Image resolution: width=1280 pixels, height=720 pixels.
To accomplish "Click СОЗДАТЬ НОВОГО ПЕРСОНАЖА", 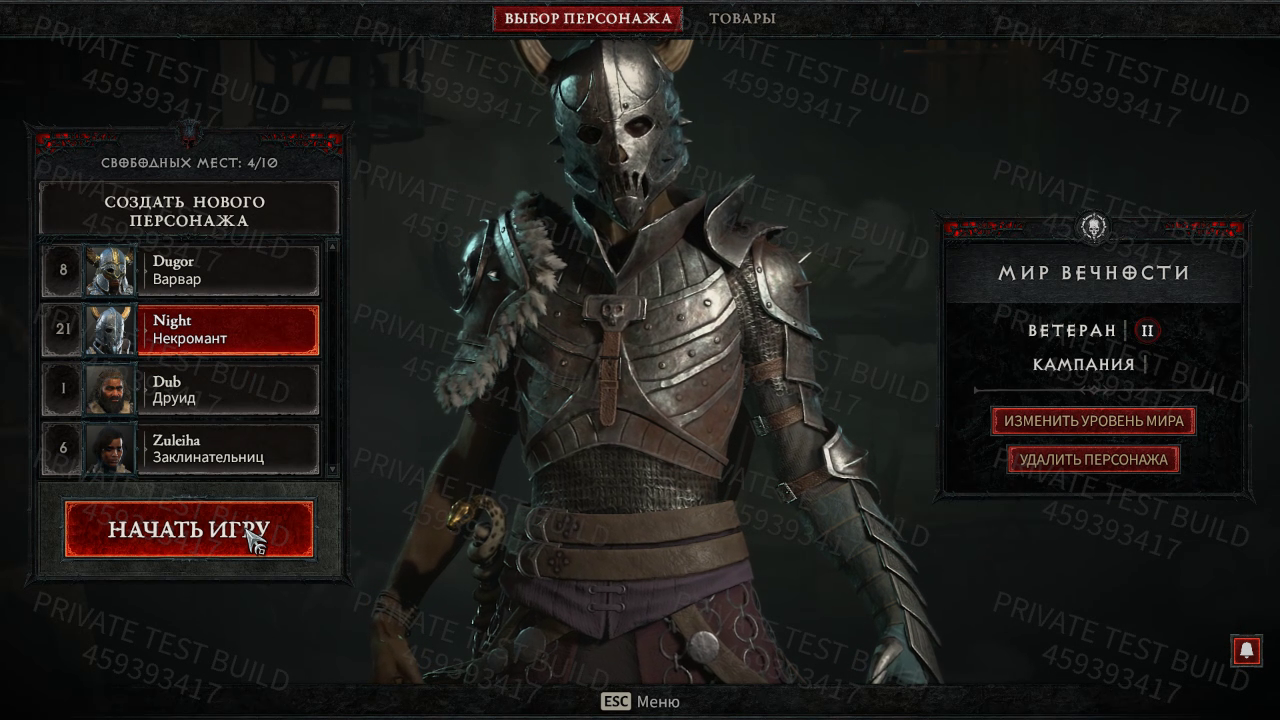I will point(188,210).
